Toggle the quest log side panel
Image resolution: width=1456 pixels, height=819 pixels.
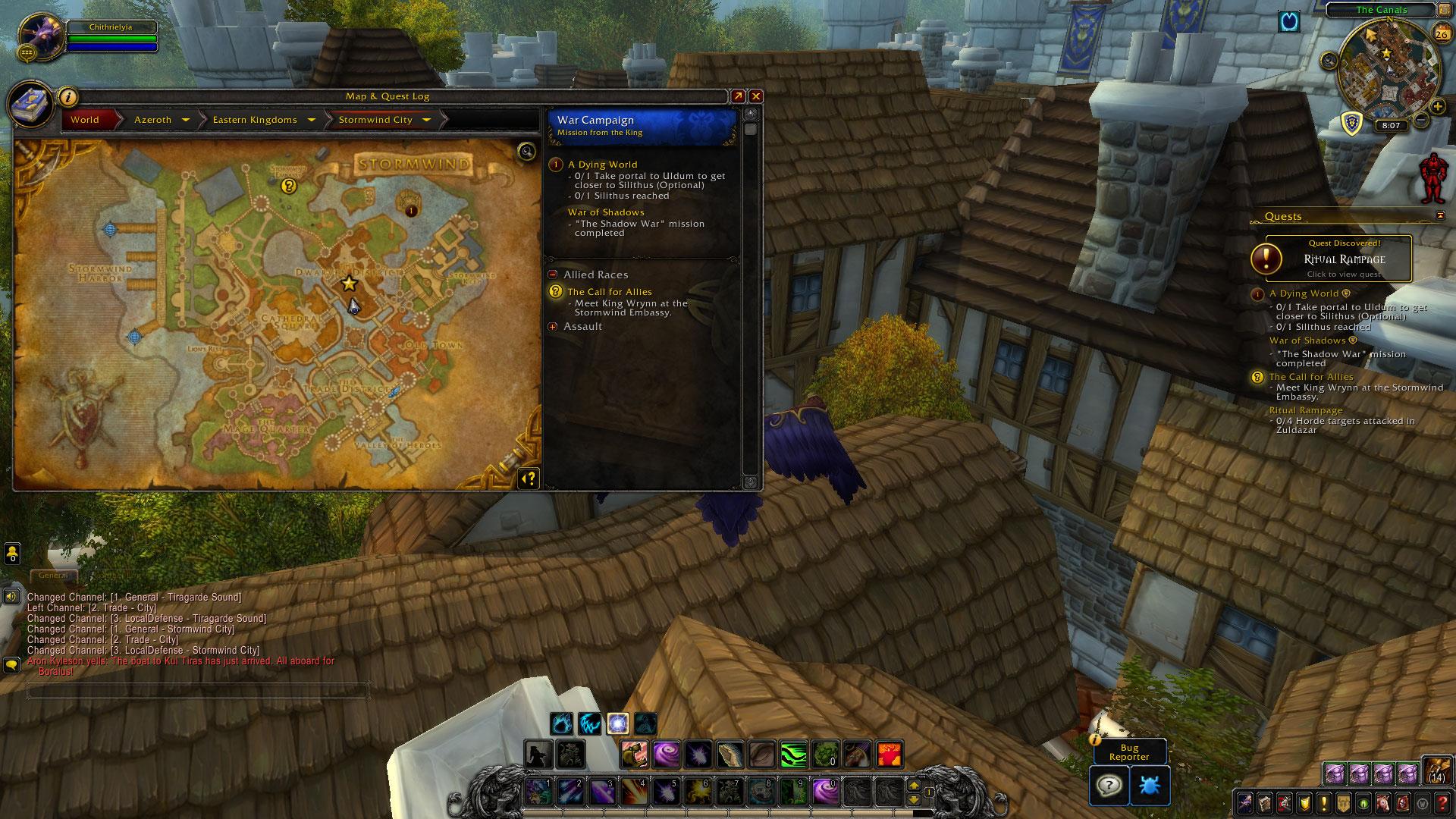(529, 478)
